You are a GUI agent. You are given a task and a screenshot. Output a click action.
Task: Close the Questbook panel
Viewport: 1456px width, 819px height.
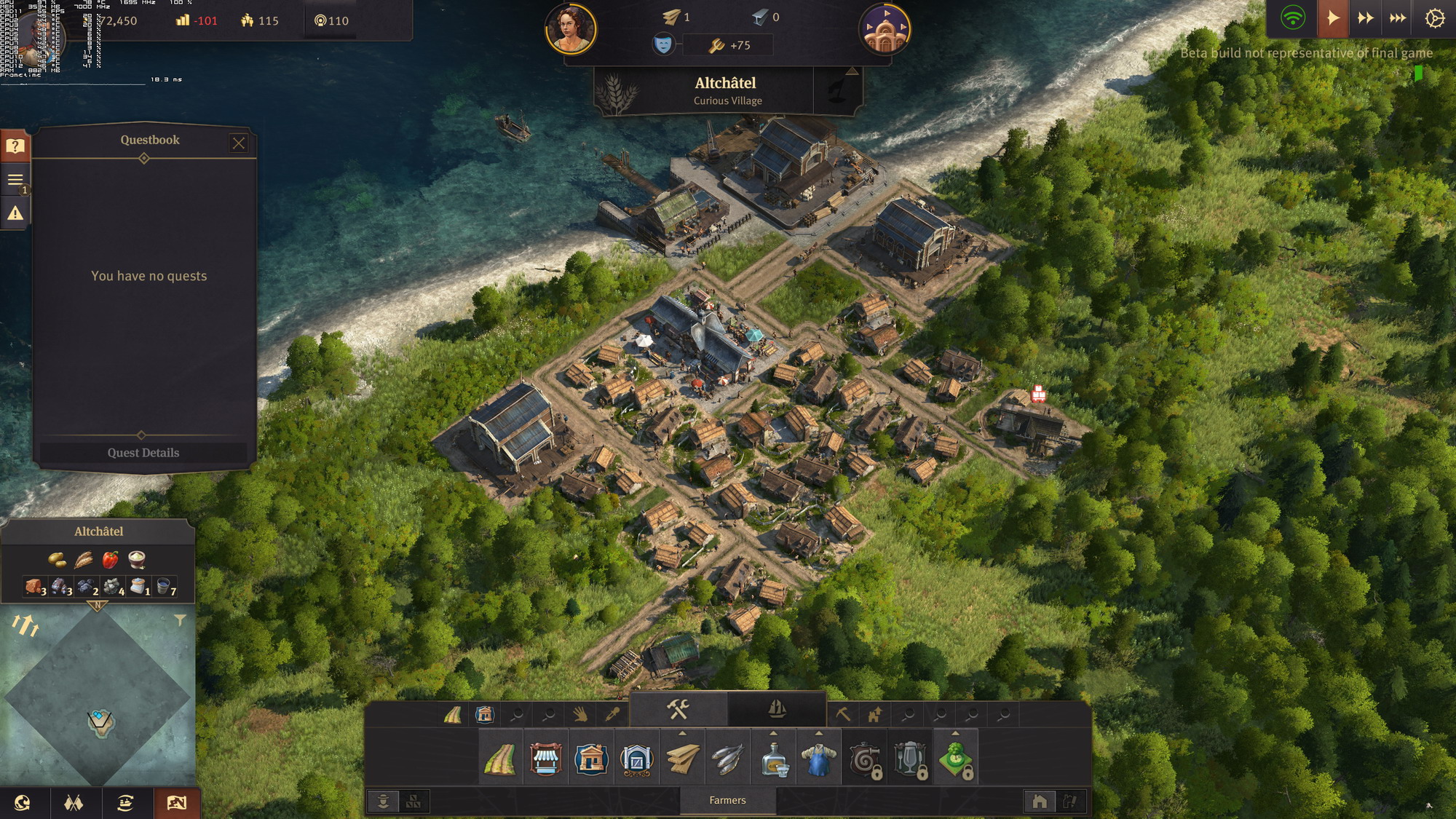pyautogui.click(x=239, y=143)
